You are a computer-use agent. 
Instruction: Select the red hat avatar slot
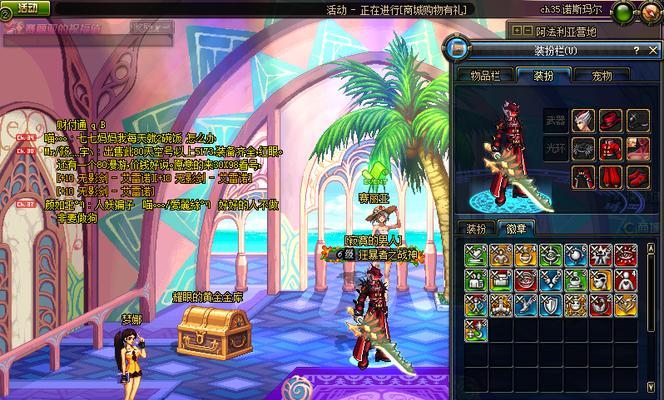(611, 122)
